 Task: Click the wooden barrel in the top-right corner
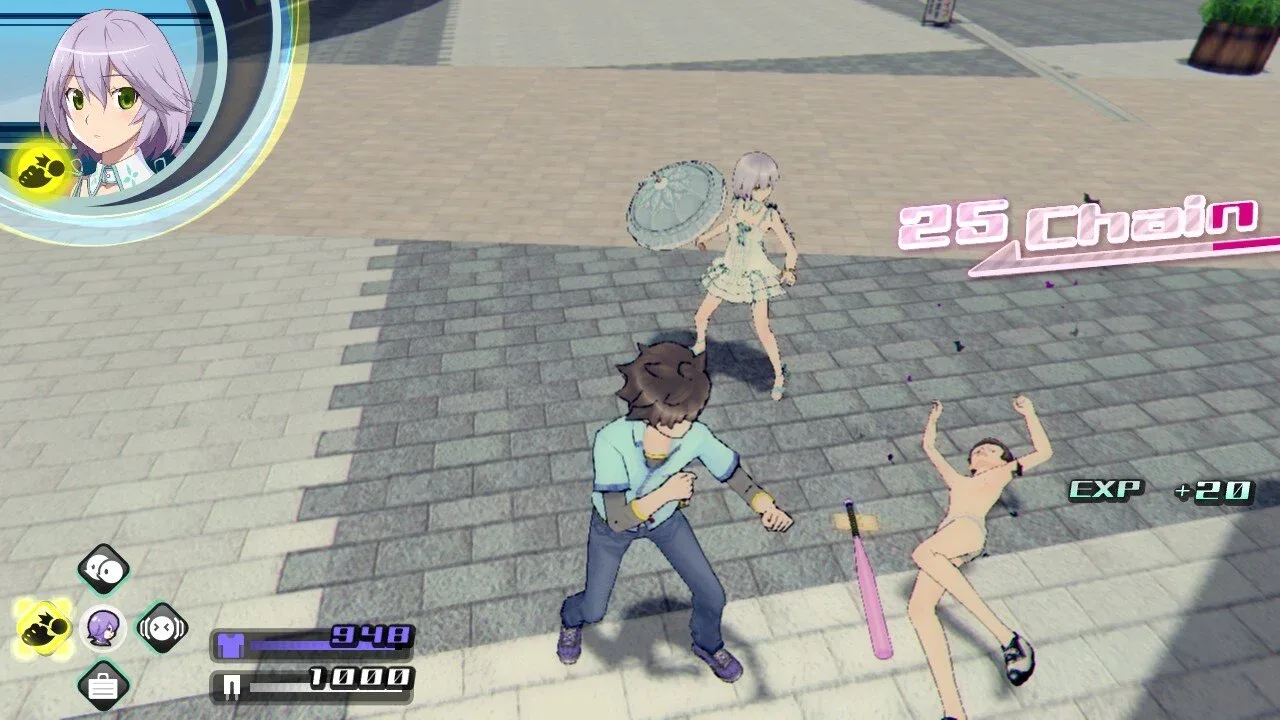[x=1230, y=45]
